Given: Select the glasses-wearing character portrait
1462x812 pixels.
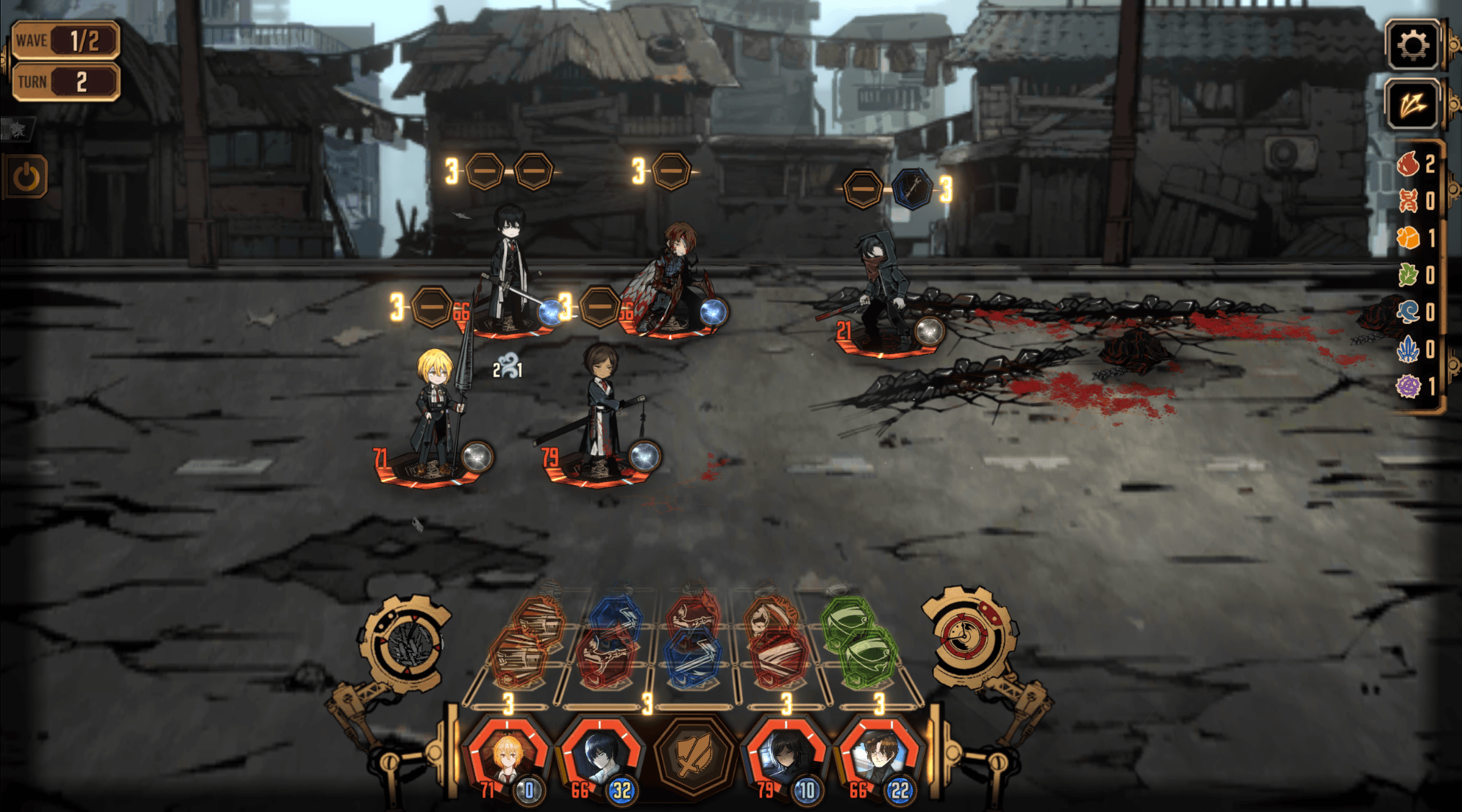Looking at the screenshot, I should [x=879, y=757].
